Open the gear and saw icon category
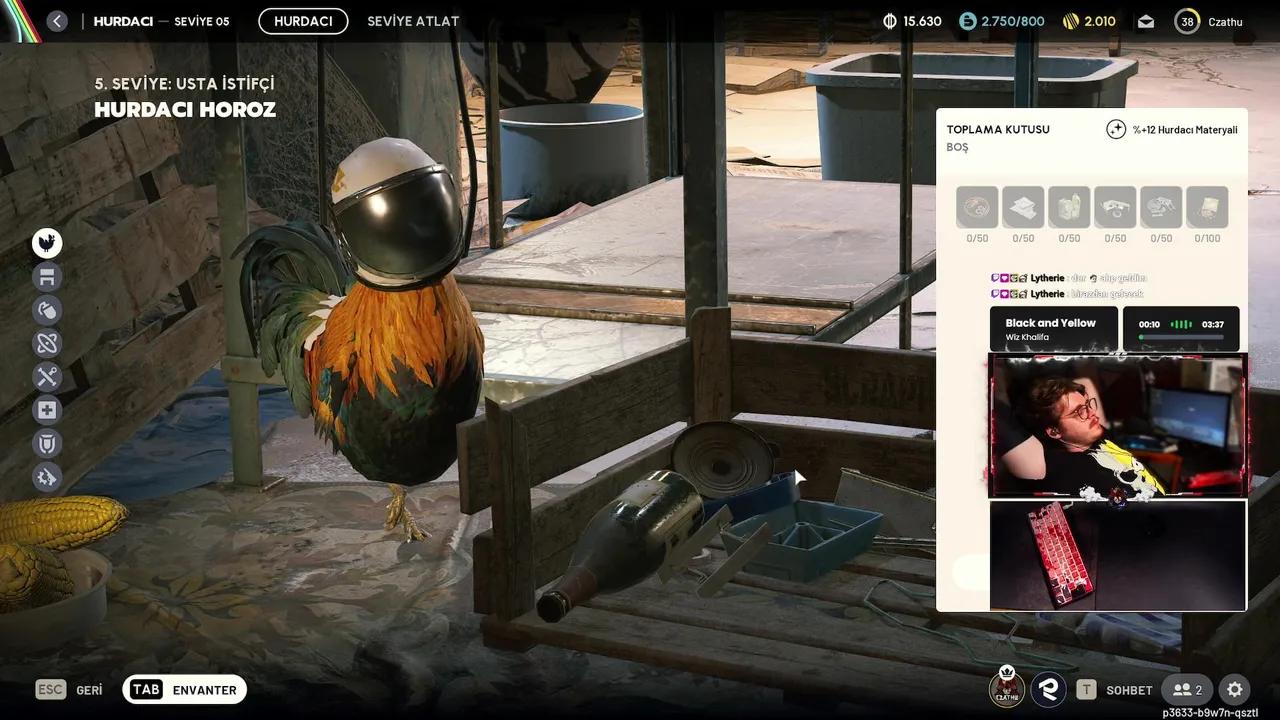Viewport: 1280px width, 720px height. [47, 477]
